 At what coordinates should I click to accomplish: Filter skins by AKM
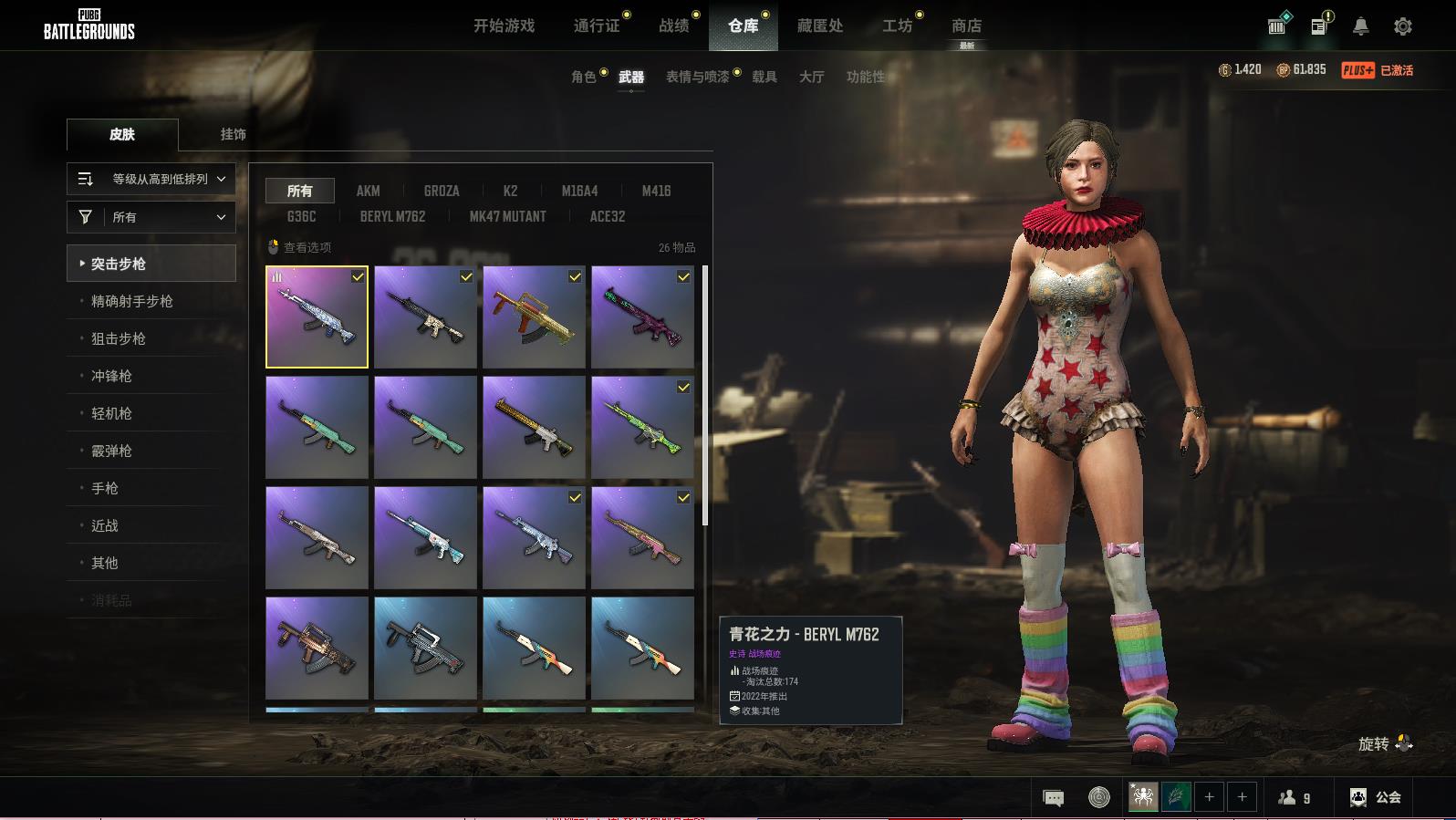tap(368, 191)
